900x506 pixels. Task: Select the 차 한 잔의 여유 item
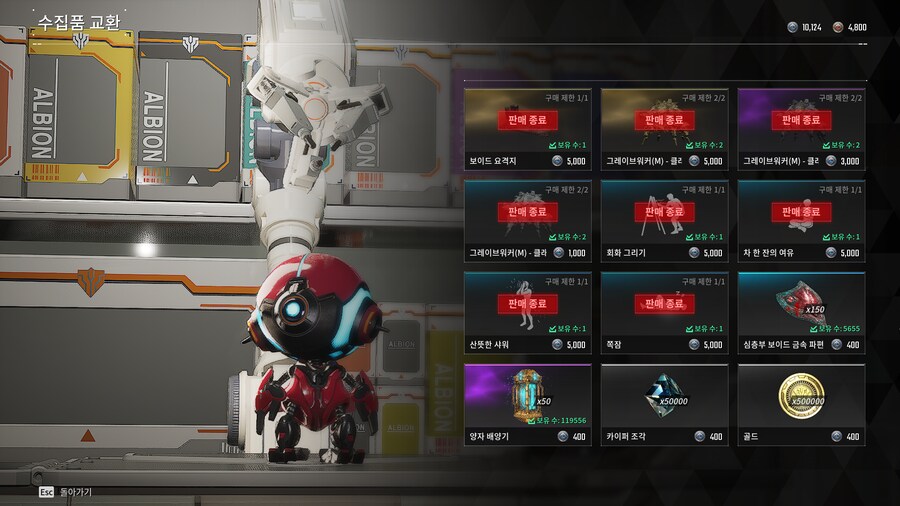pyautogui.click(x=801, y=220)
